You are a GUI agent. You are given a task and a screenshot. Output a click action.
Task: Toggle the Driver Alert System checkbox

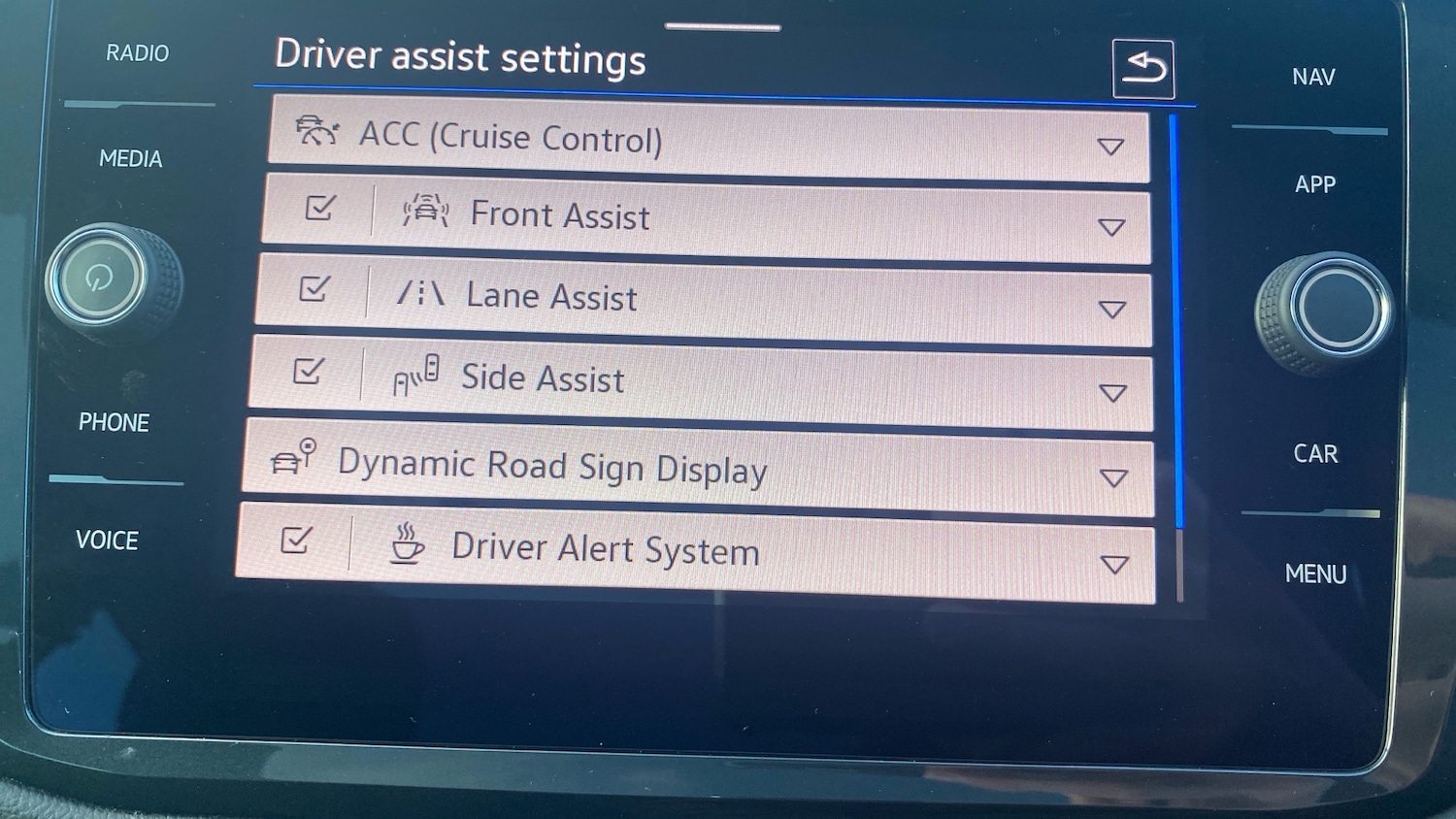pyautogui.click(x=296, y=540)
